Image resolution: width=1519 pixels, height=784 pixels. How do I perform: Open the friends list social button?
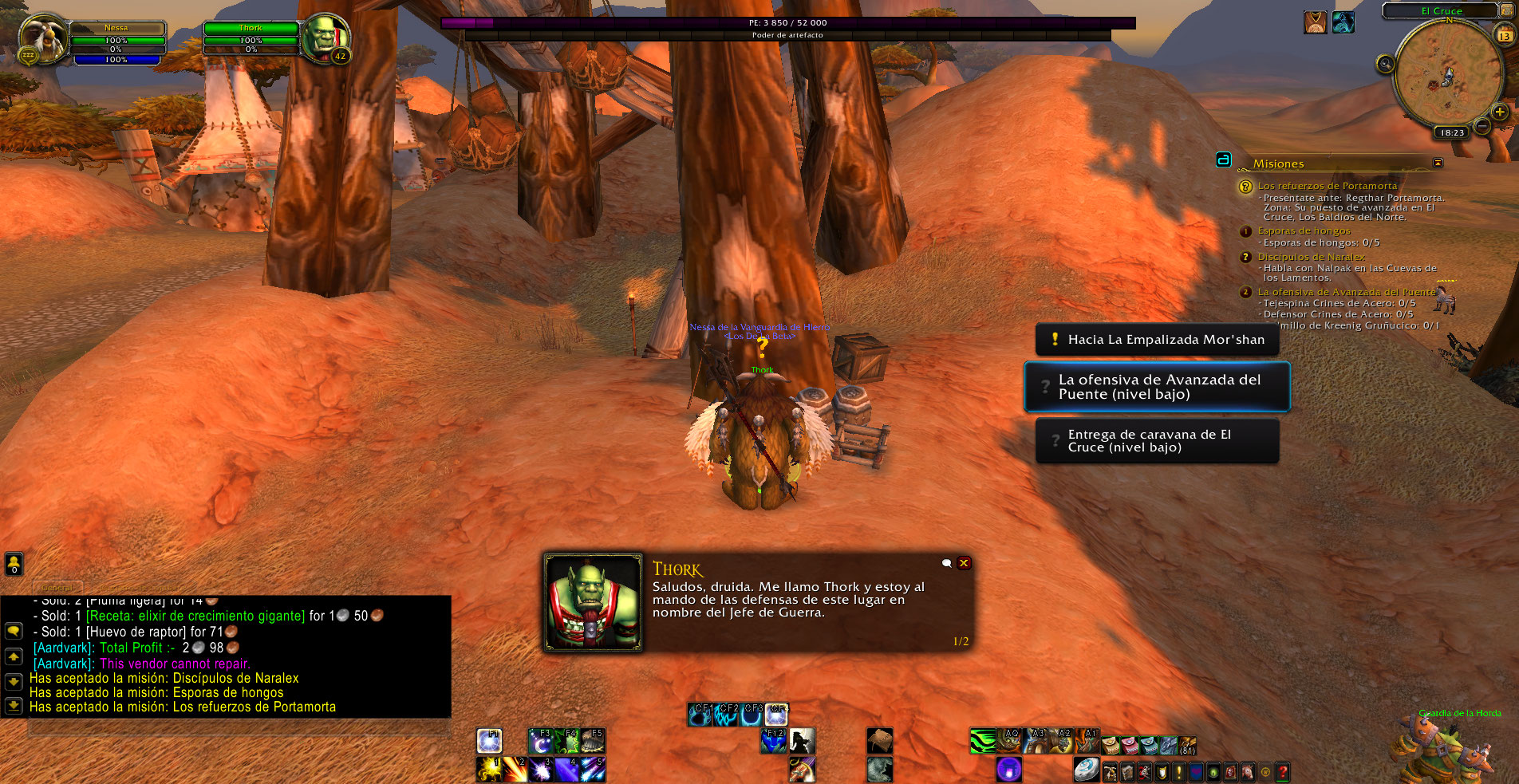[14, 564]
